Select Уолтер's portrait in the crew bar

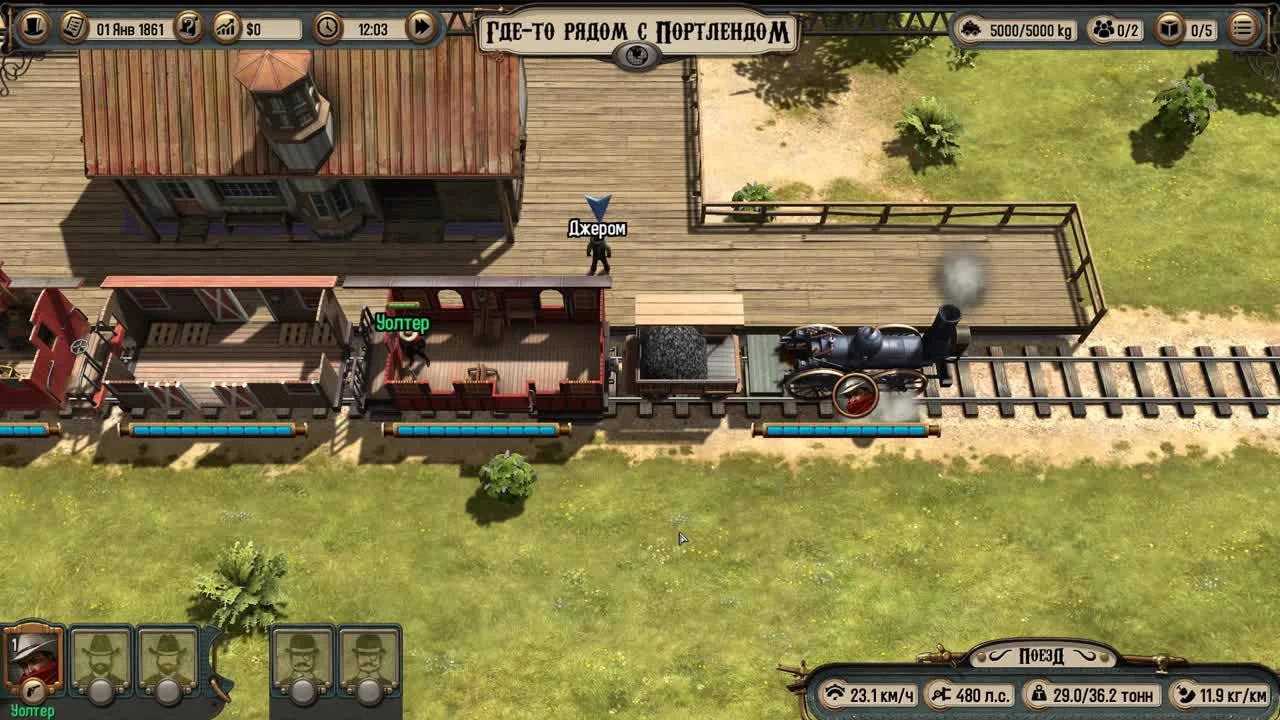click(33, 655)
